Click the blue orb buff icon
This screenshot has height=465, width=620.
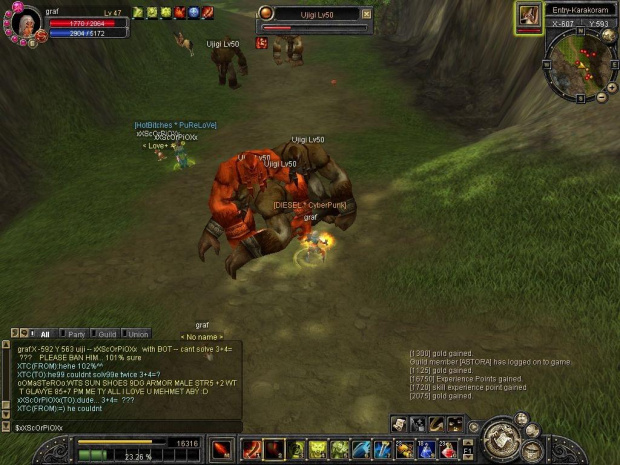tap(193, 12)
